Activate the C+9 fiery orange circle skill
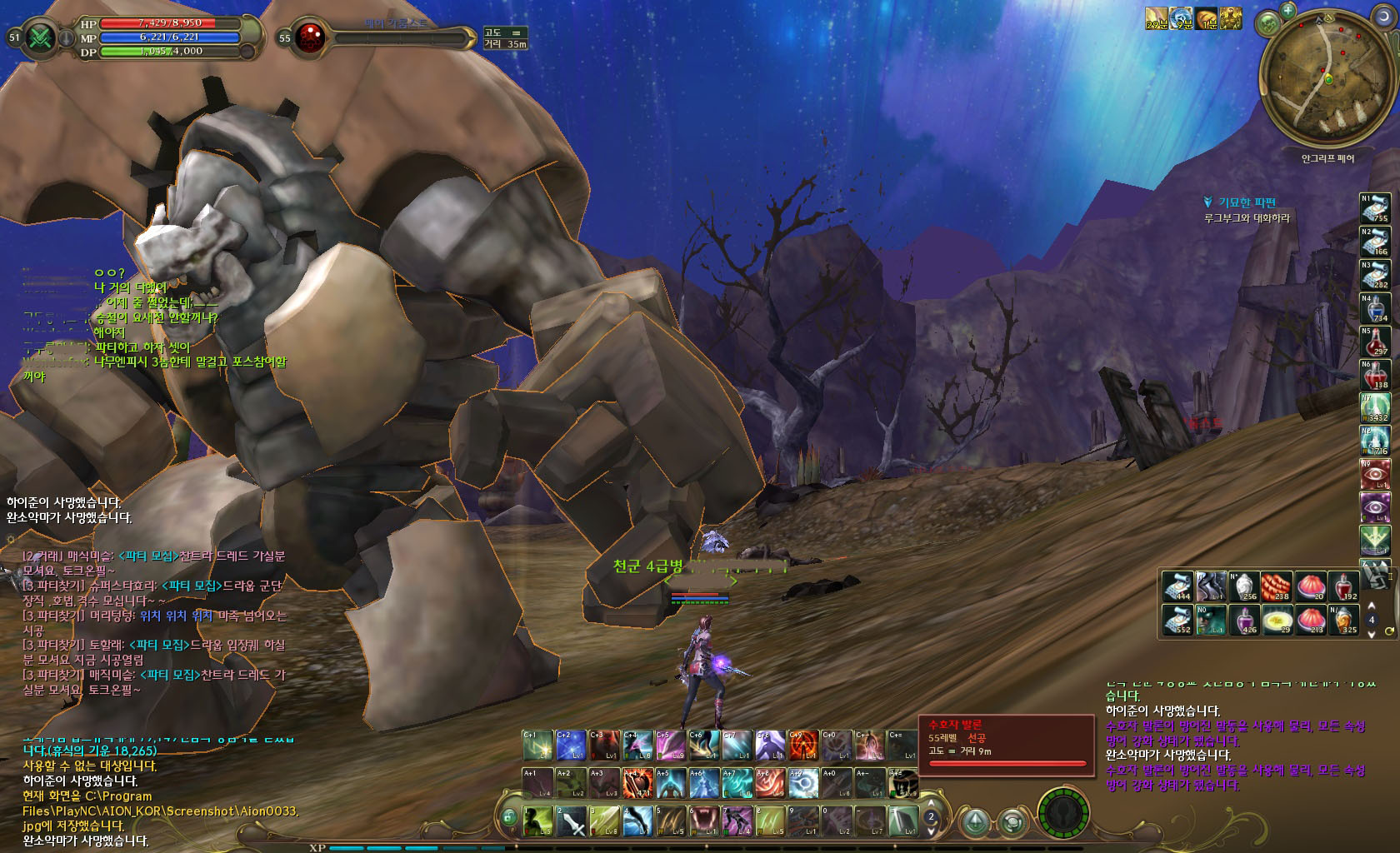The height and width of the screenshot is (853, 1400). click(x=804, y=746)
